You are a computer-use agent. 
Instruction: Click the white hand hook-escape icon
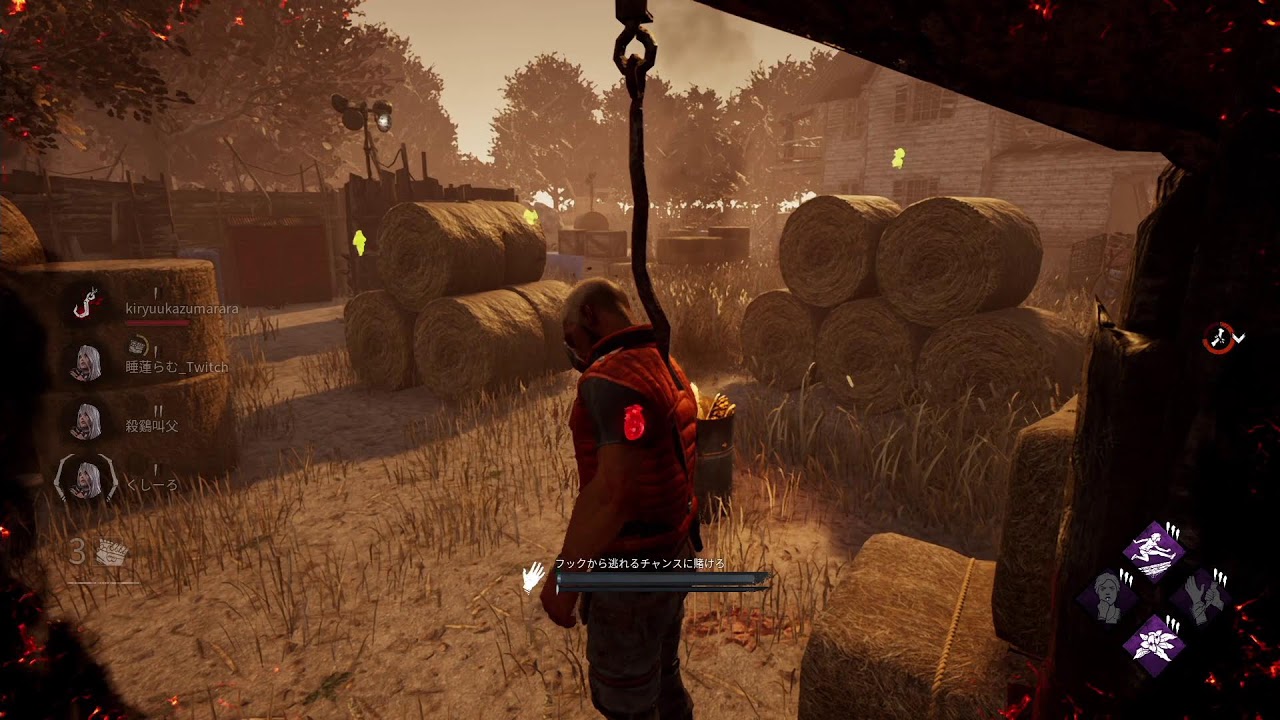534,577
